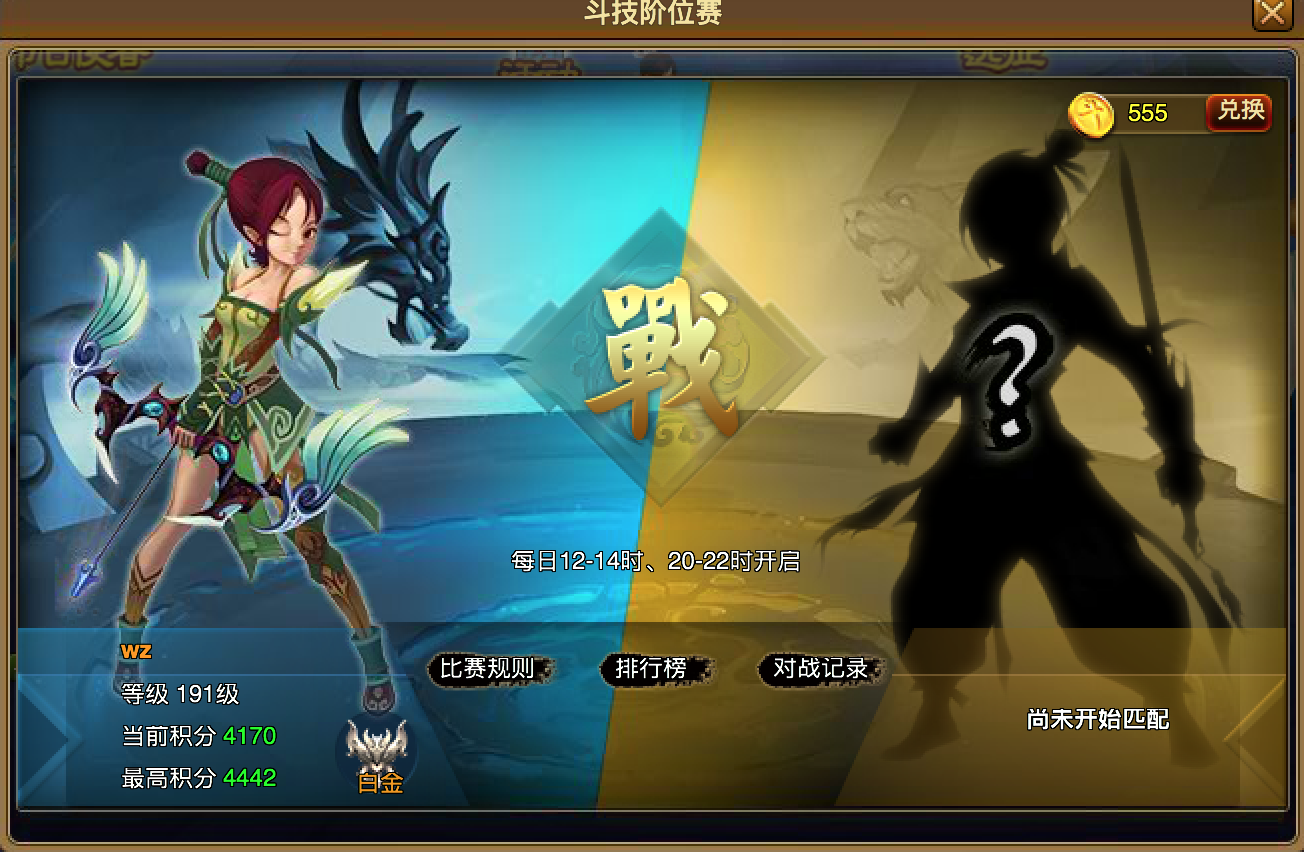Open the 兑换 exchange button

pos(1237,112)
